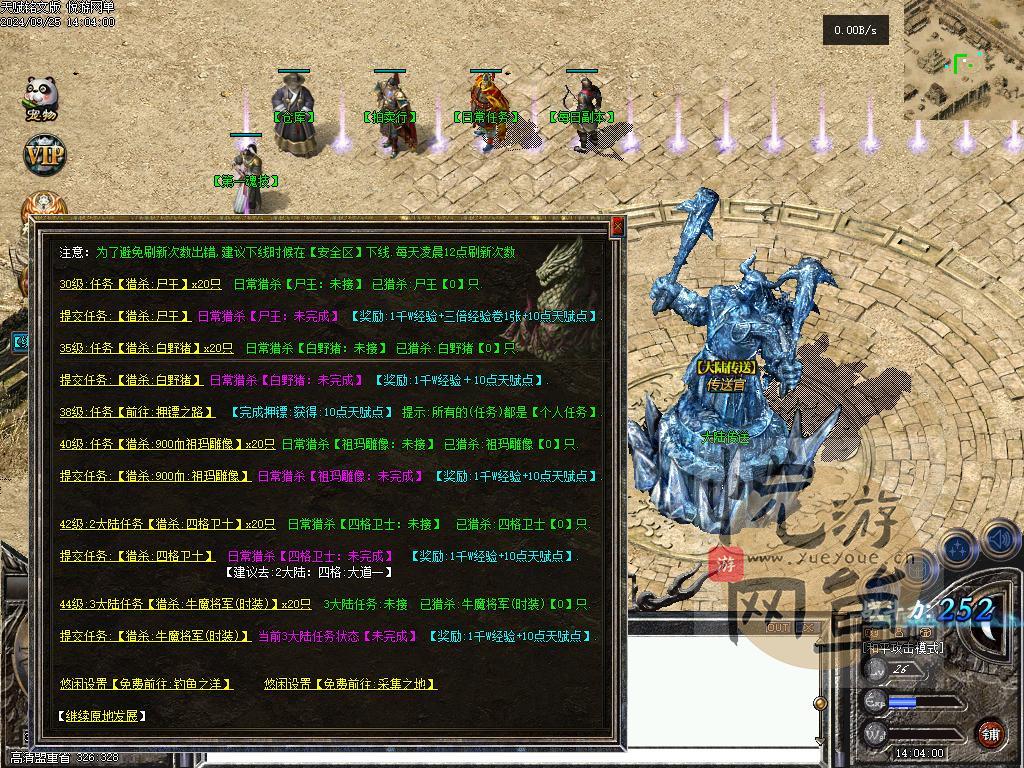Accept the level 35 白野猪 hunt quest

click(146, 348)
